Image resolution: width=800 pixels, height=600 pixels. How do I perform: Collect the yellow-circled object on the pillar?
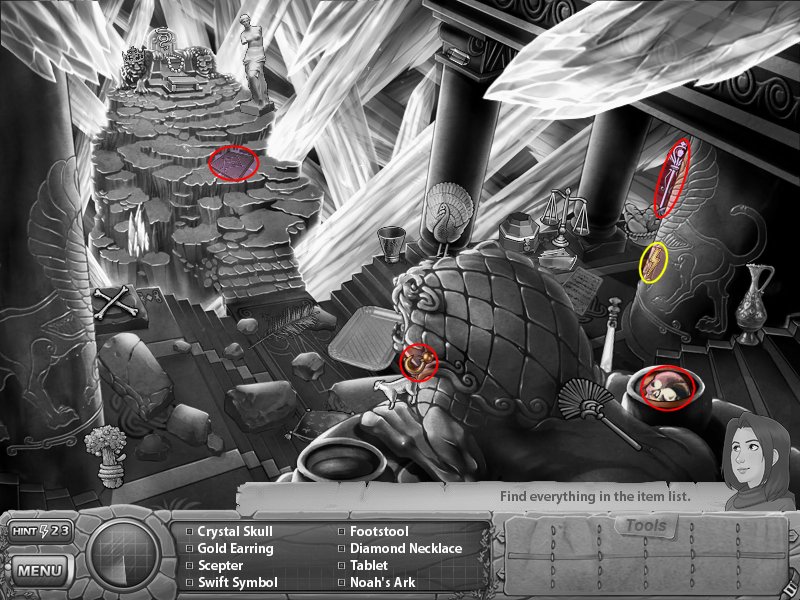coord(654,262)
